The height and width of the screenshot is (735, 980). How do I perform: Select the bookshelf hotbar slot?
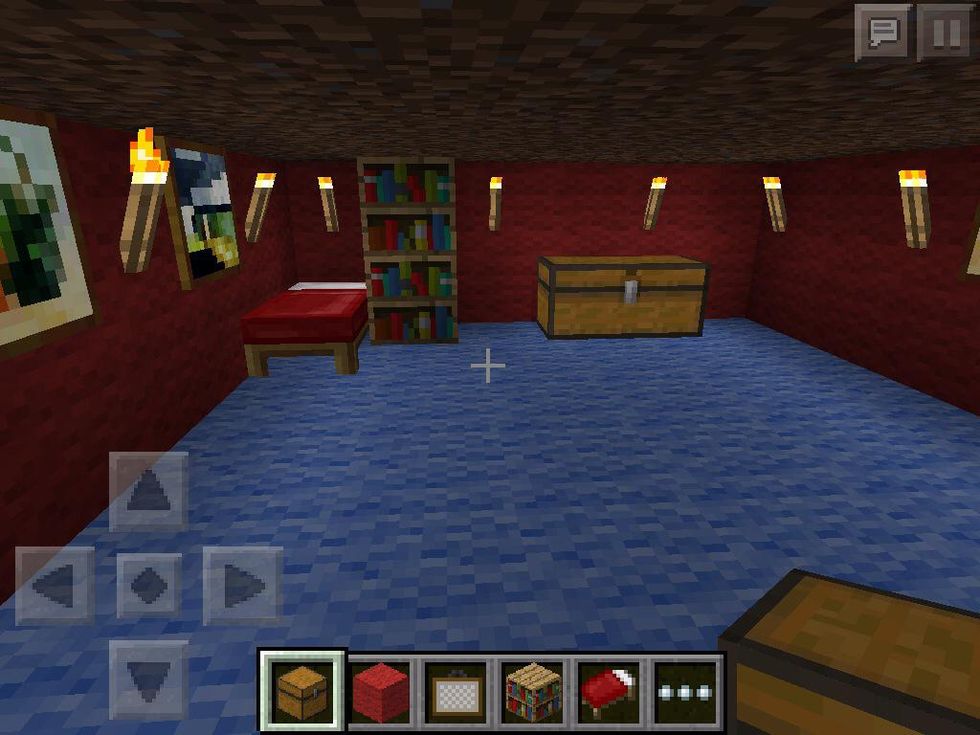point(533,691)
